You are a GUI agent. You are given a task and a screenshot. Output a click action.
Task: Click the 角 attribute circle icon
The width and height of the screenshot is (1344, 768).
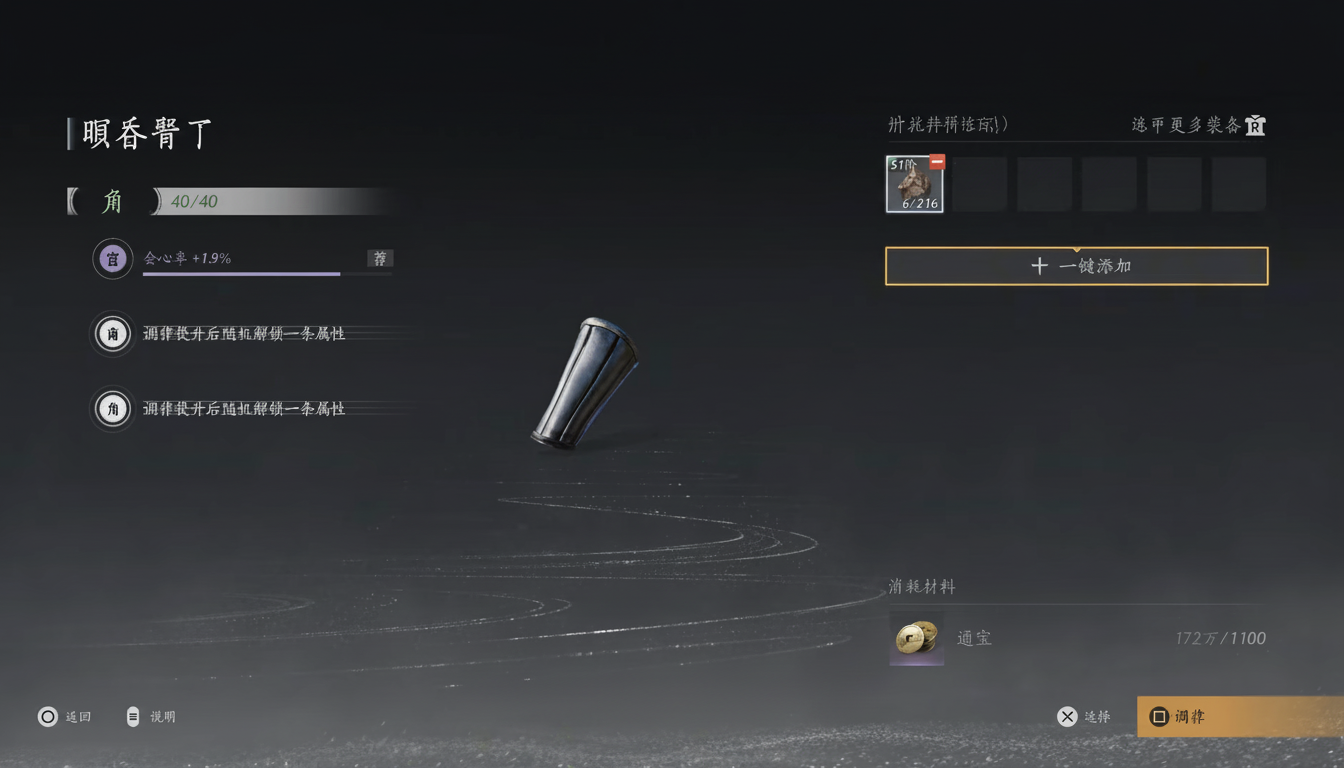pyautogui.click(x=112, y=408)
